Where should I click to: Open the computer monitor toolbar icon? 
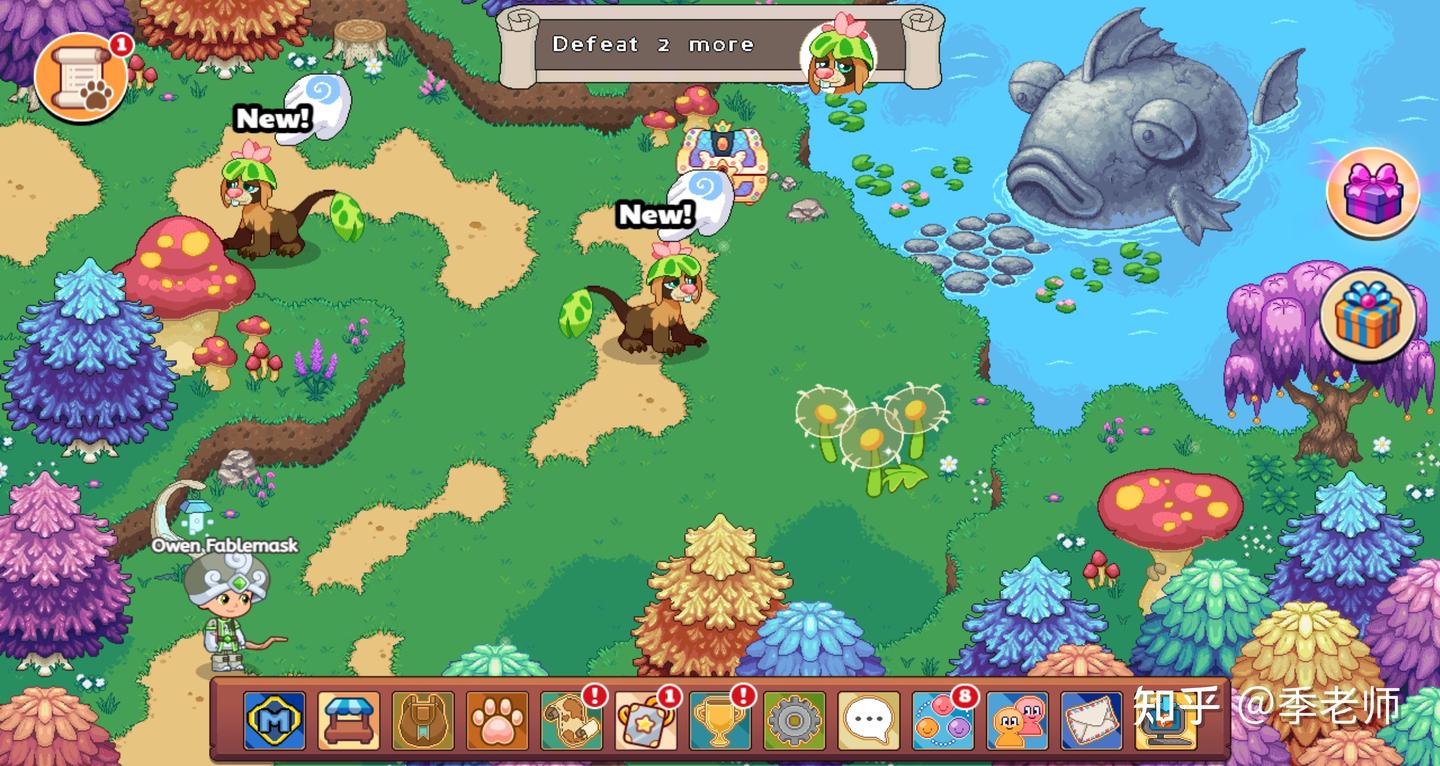click(1165, 720)
